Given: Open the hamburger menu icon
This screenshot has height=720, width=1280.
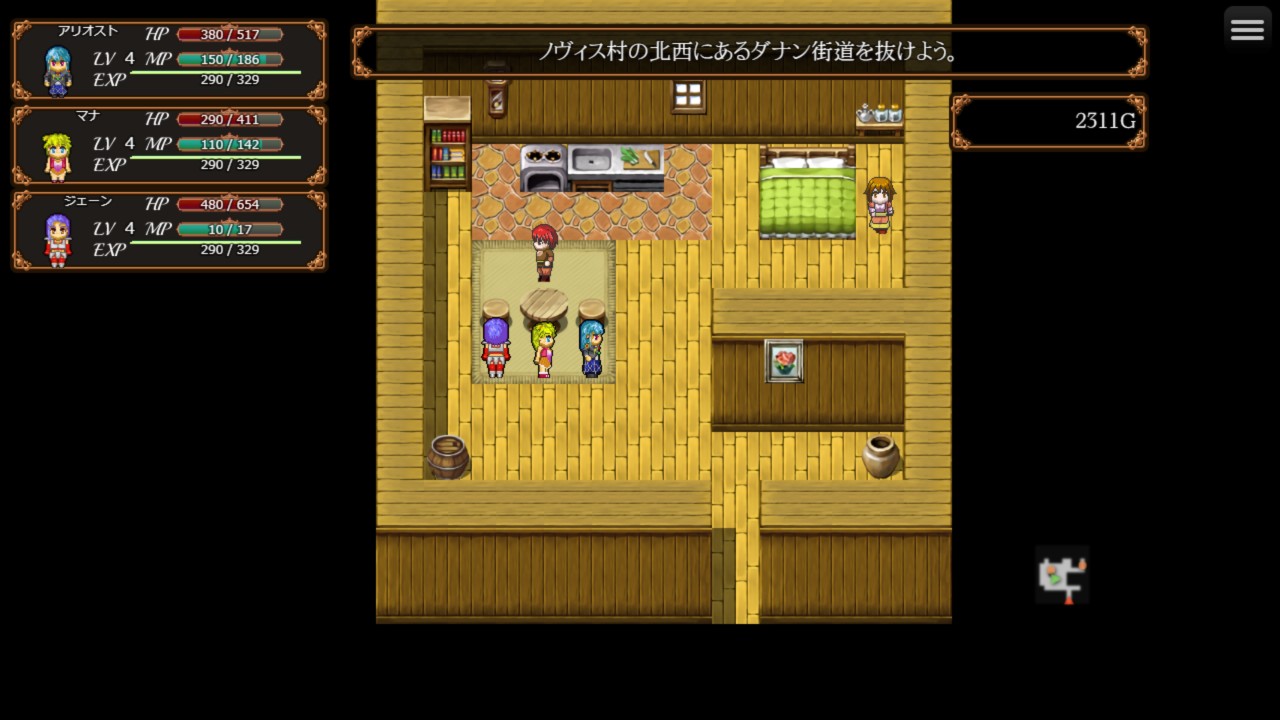Looking at the screenshot, I should (1247, 28).
